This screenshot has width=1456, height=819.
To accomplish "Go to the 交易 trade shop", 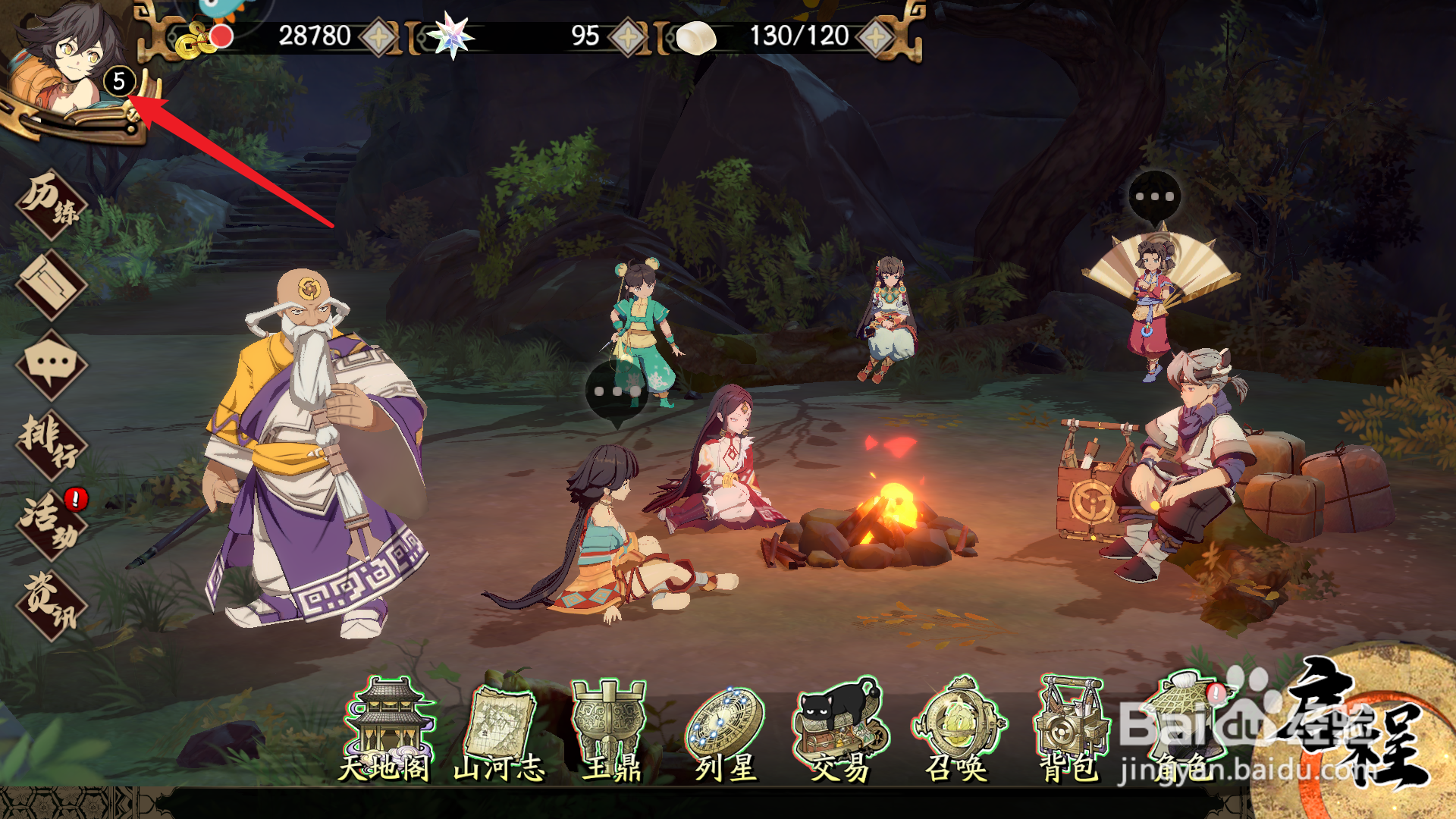I will click(x=839, y=730).
